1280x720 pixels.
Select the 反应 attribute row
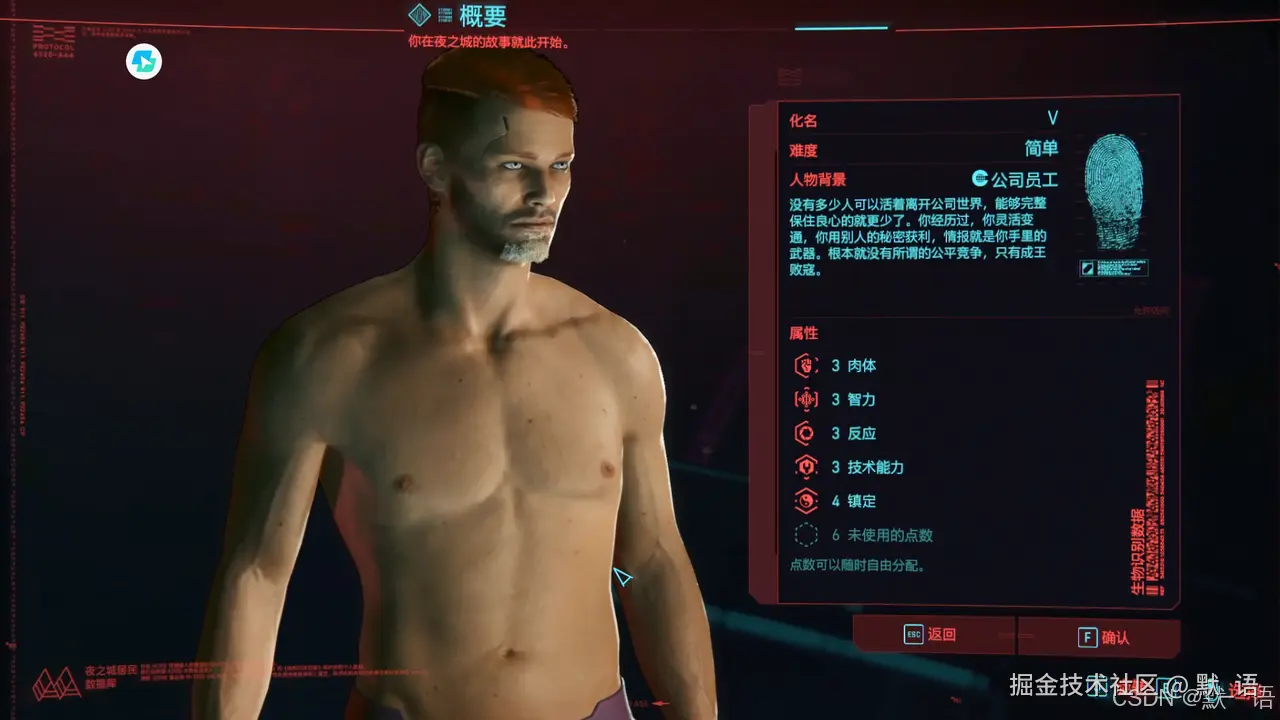[x=853, y=434]
